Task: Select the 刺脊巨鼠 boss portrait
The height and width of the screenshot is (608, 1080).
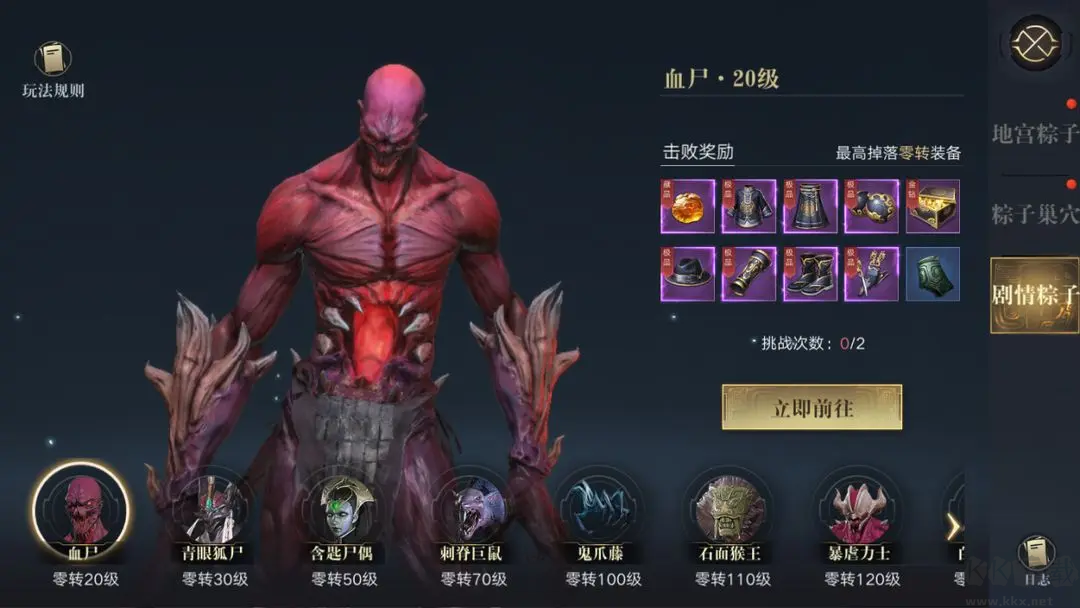Action: coord(472,511)
